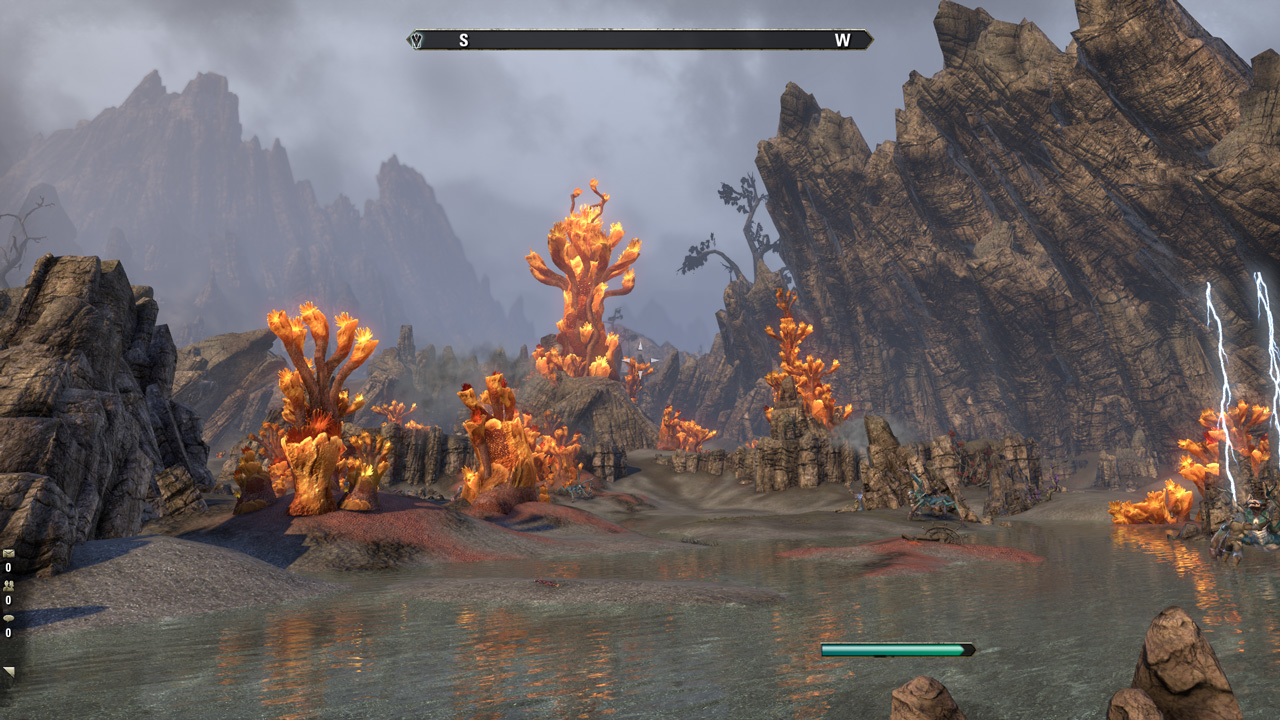
Task: Expand the chat window corner arrow
Action: [9, 672]
